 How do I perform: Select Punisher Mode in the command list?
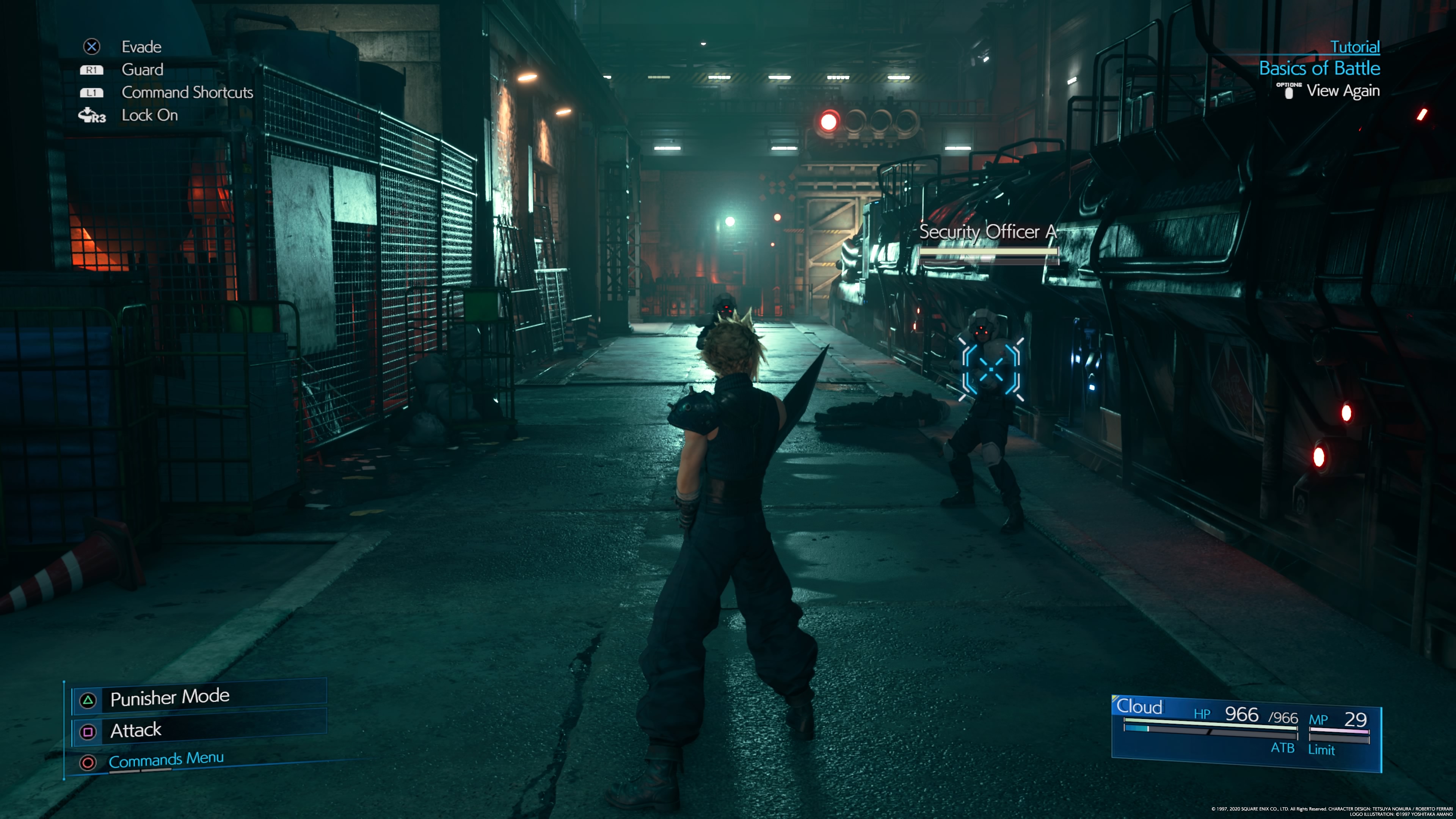pos(169,698)
